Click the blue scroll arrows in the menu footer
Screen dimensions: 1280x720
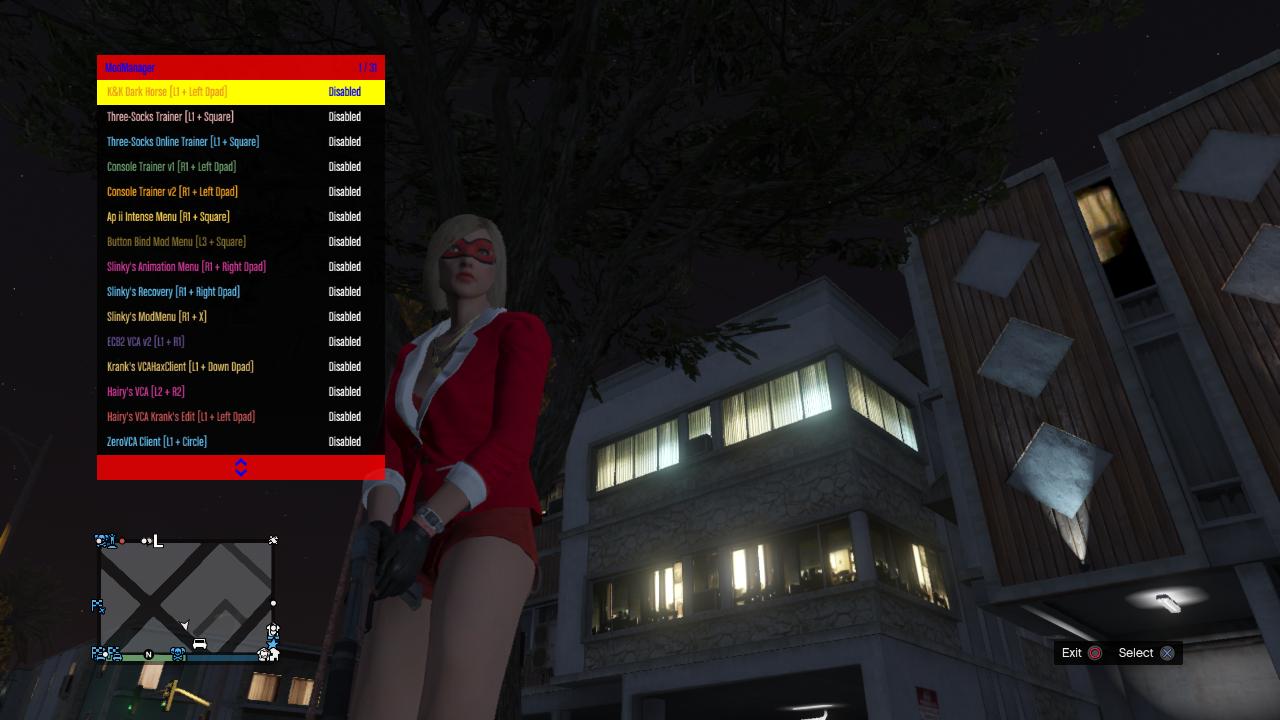(x=241, y=467)
